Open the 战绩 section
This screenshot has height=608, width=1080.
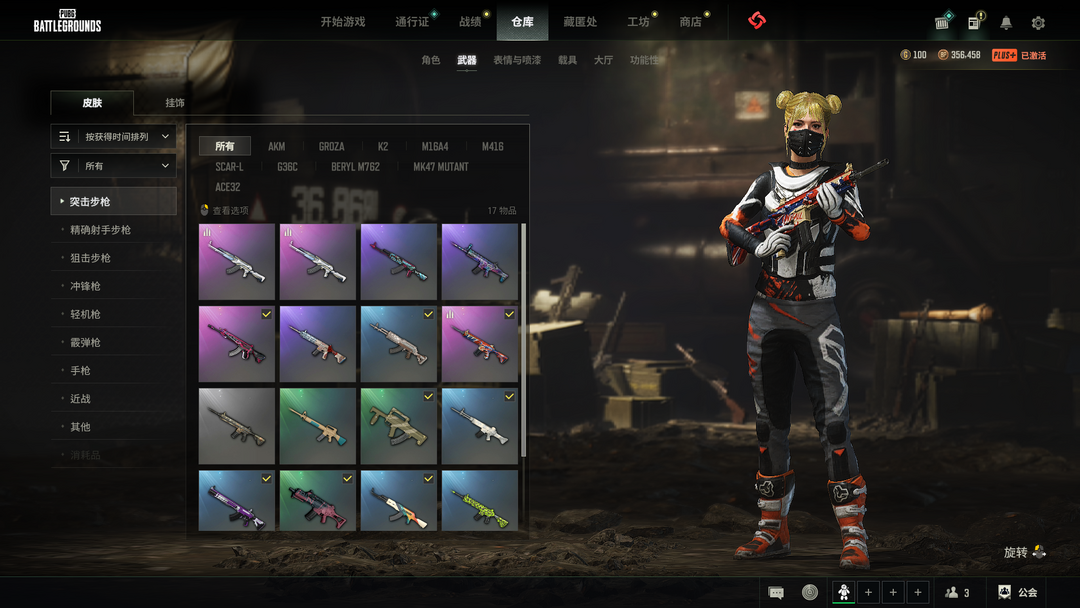[x=470, y=22]
